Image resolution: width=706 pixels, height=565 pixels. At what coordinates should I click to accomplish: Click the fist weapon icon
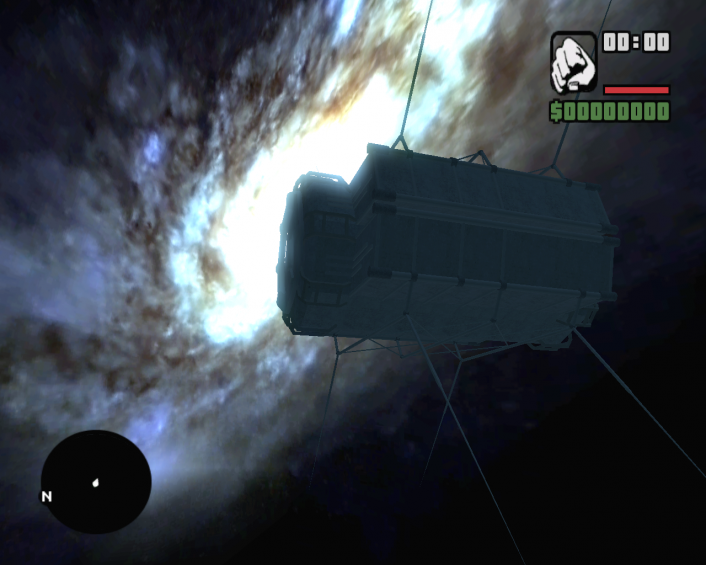click(574, 63)
